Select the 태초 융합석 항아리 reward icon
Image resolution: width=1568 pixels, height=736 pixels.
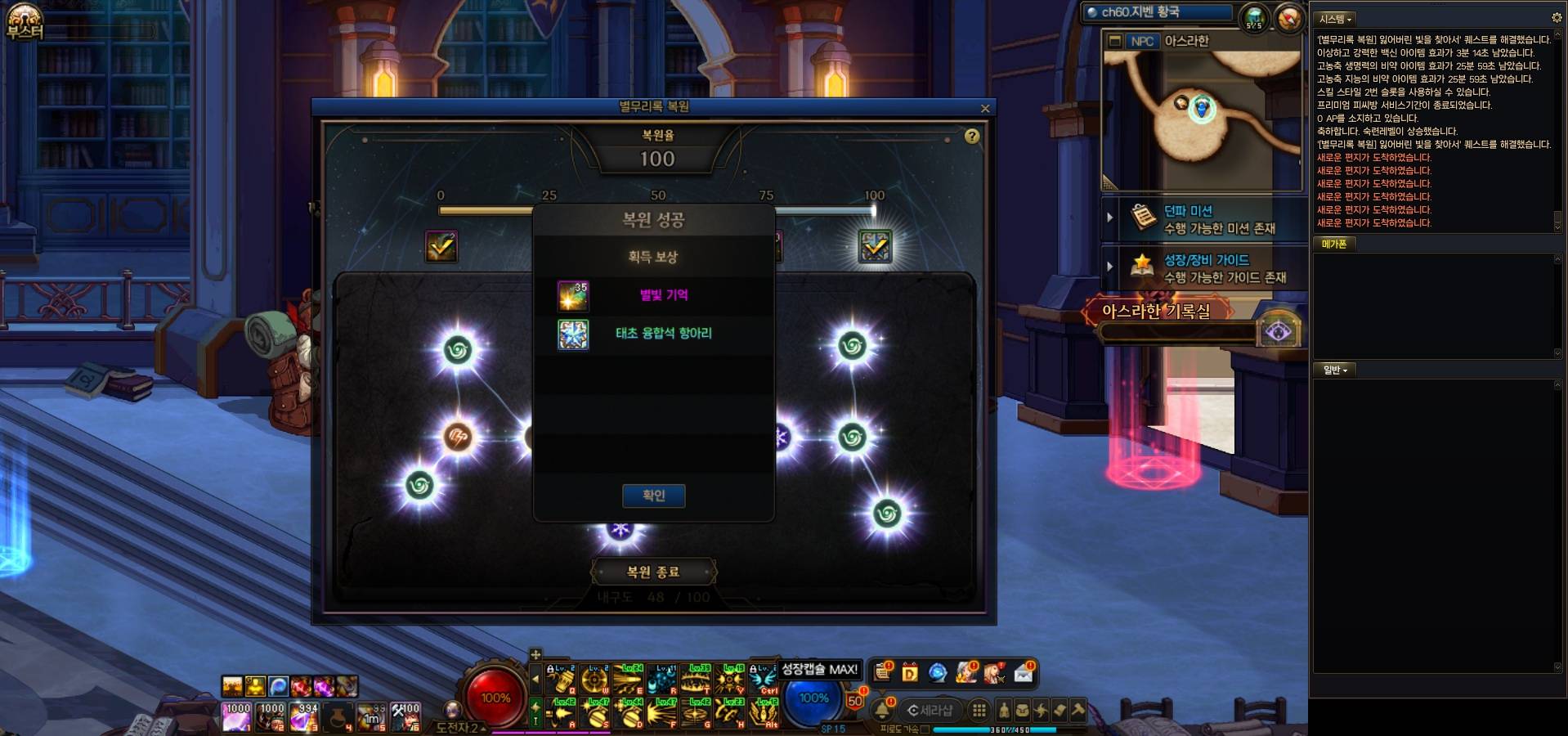click(572, 334)
